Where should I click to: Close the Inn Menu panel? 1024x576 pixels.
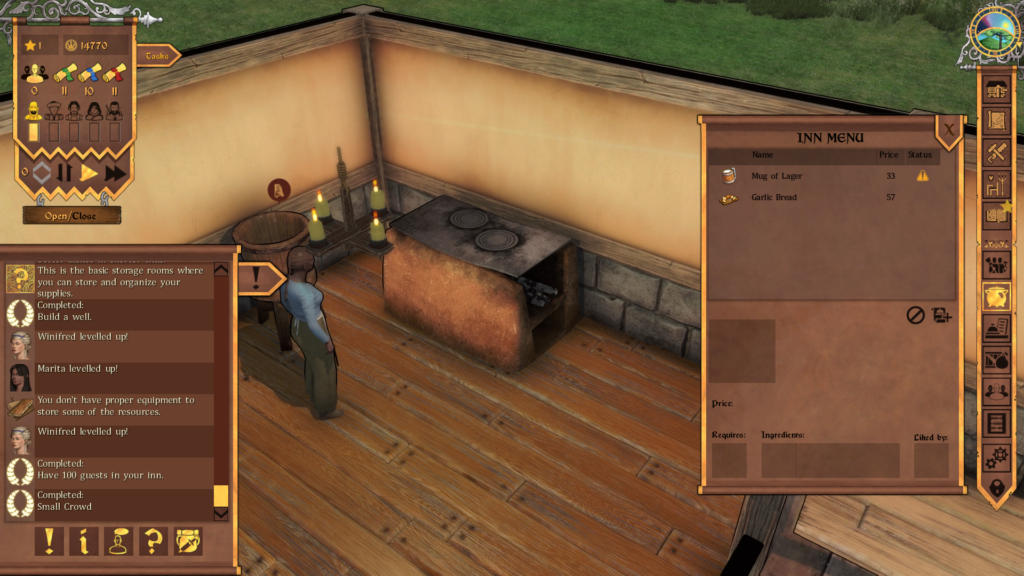click(x=949, y=128)
